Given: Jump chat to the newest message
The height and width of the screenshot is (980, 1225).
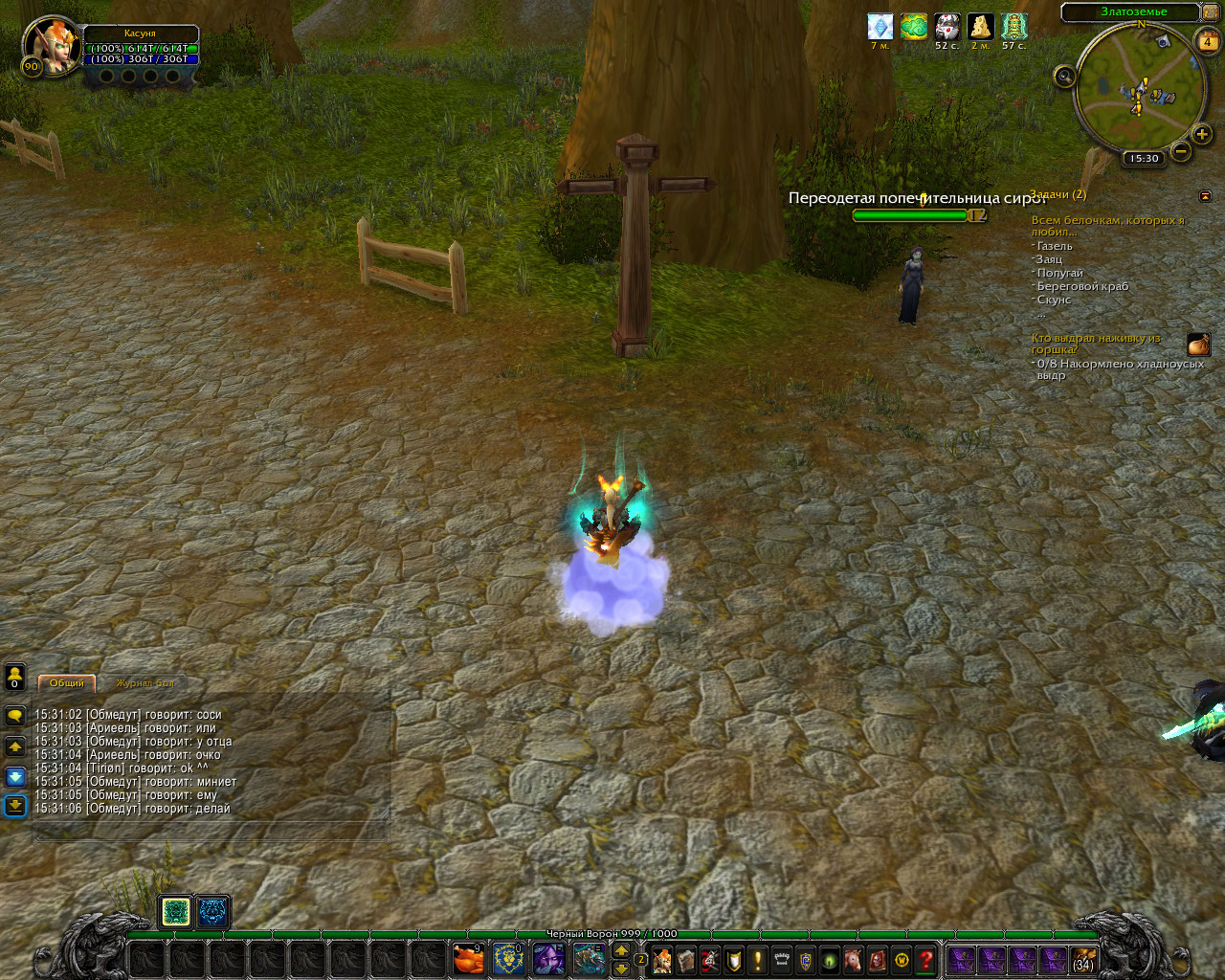Looking at the screenshot, I should (14, 805).
